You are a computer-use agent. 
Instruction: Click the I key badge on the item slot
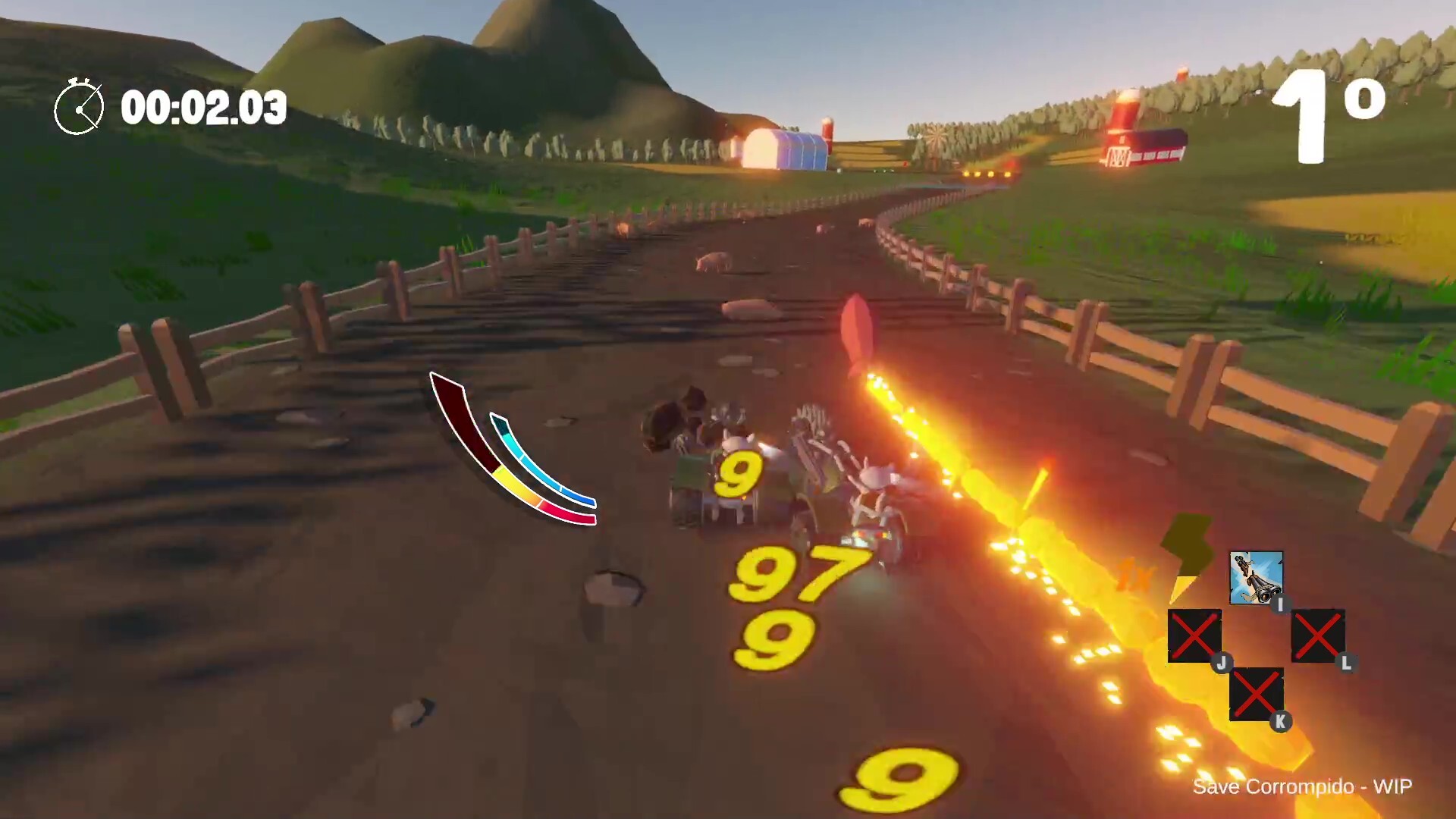tap(1280, 604)
